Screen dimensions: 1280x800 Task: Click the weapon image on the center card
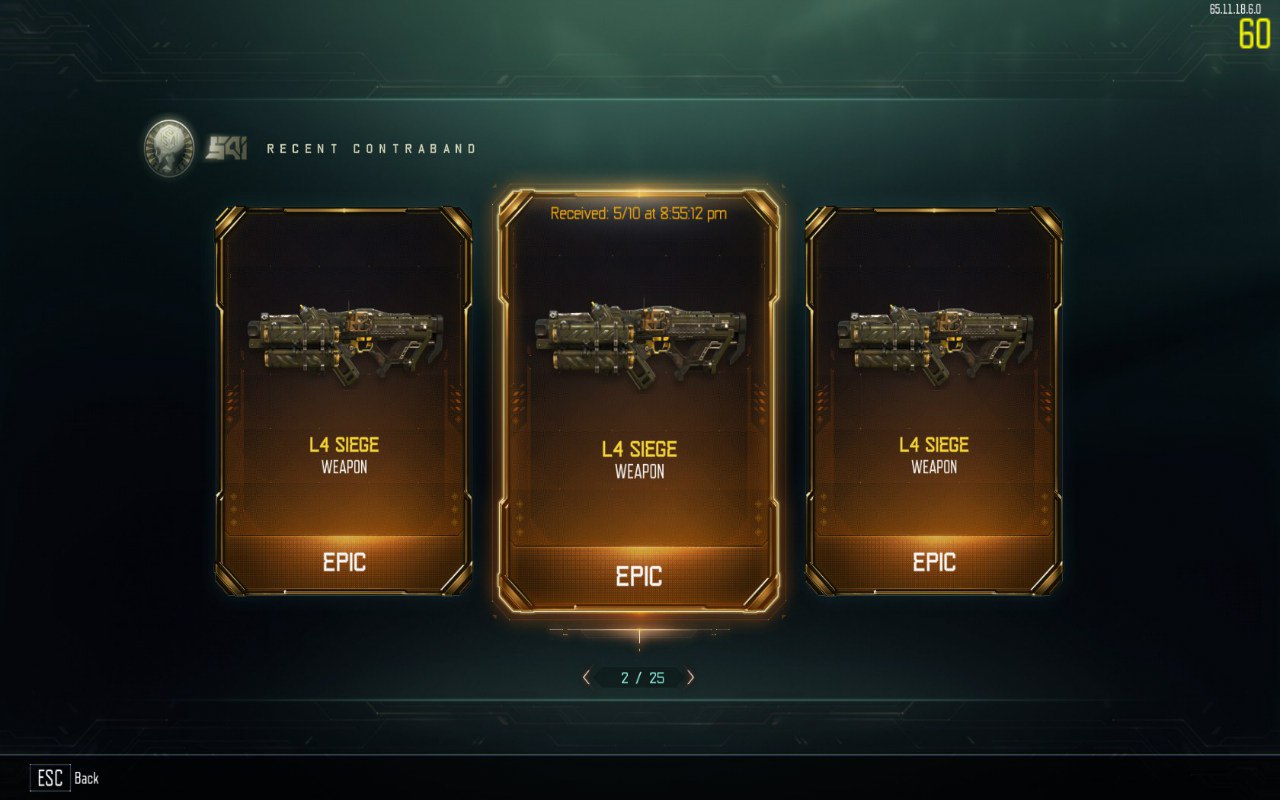(x=638, y=340)
